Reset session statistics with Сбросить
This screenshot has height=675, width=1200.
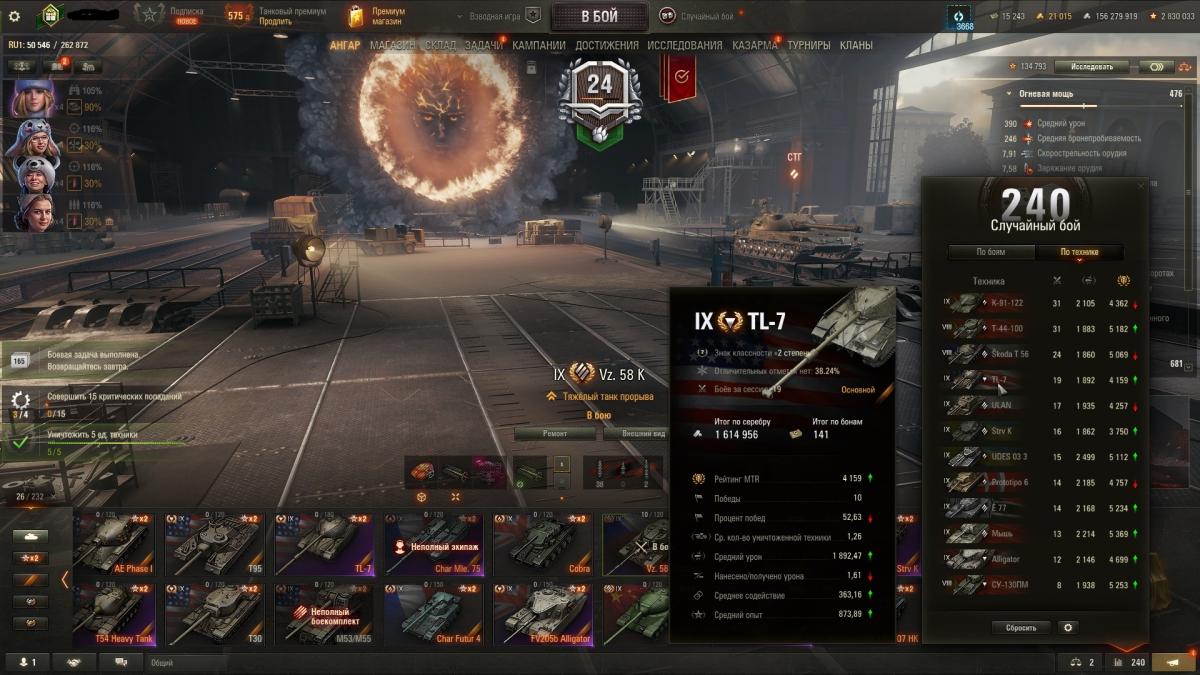(1021, 628)
